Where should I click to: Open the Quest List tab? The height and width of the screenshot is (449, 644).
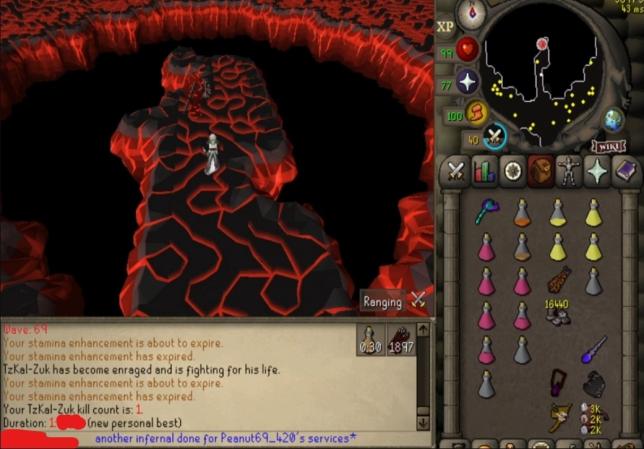(513, 170)
